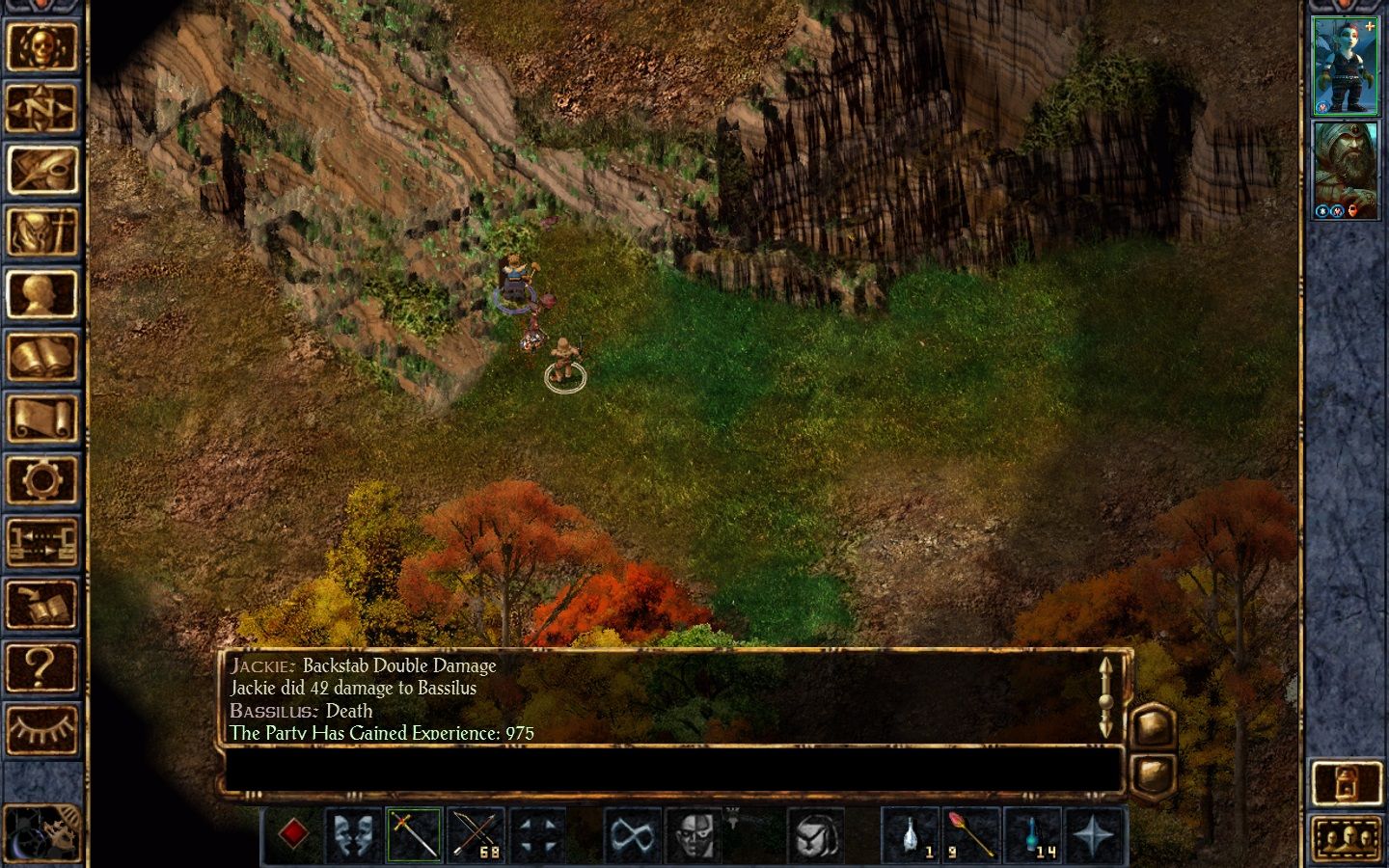
Task: Open the journal with the quill button
Action: (41, 170)
